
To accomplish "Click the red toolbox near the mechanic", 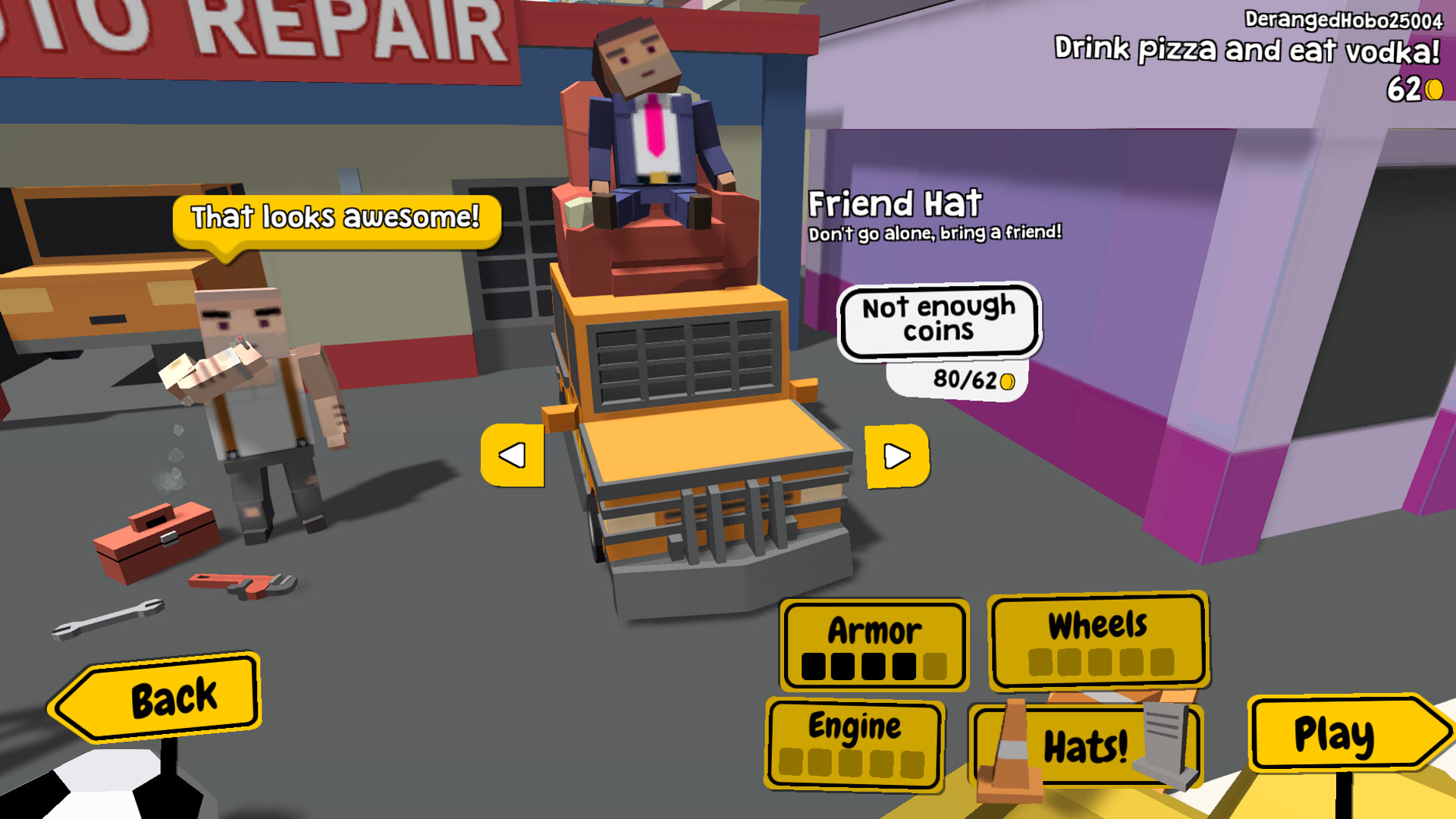I will (155, 538).
